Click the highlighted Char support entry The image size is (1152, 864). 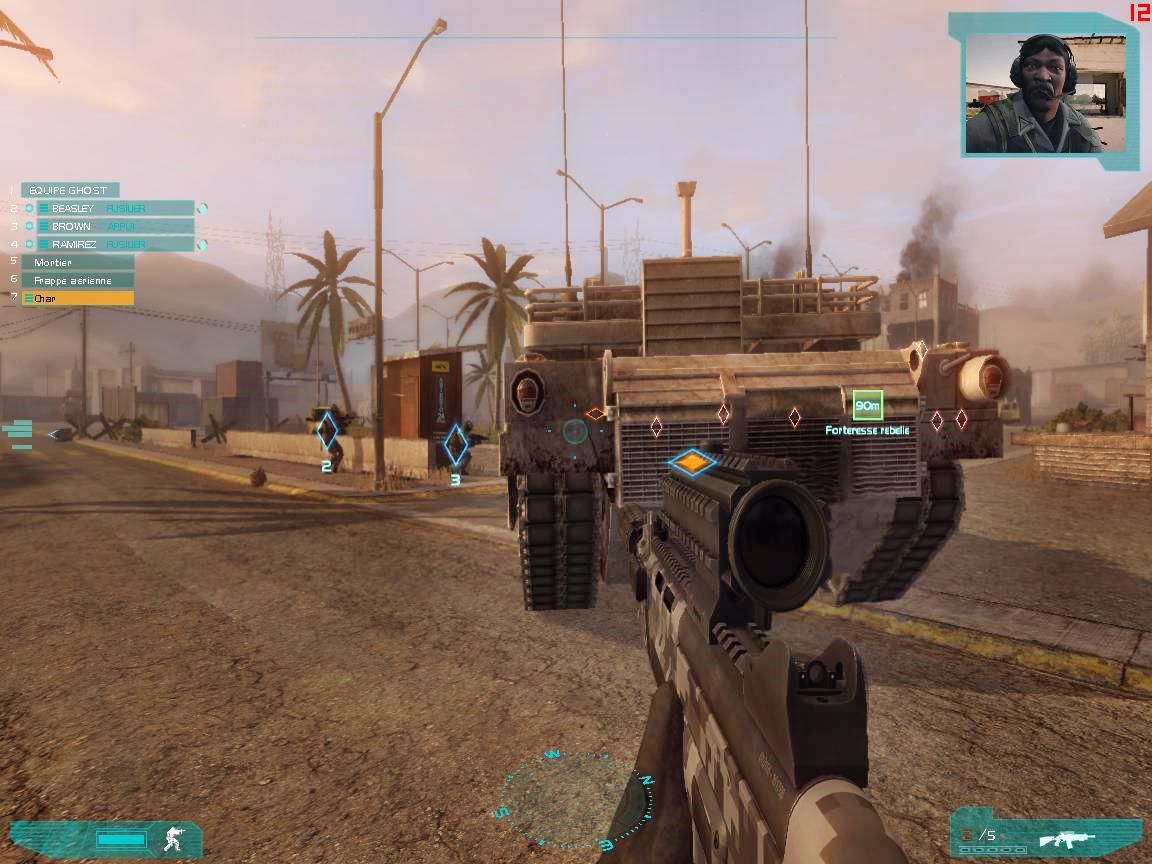(78, 298)
